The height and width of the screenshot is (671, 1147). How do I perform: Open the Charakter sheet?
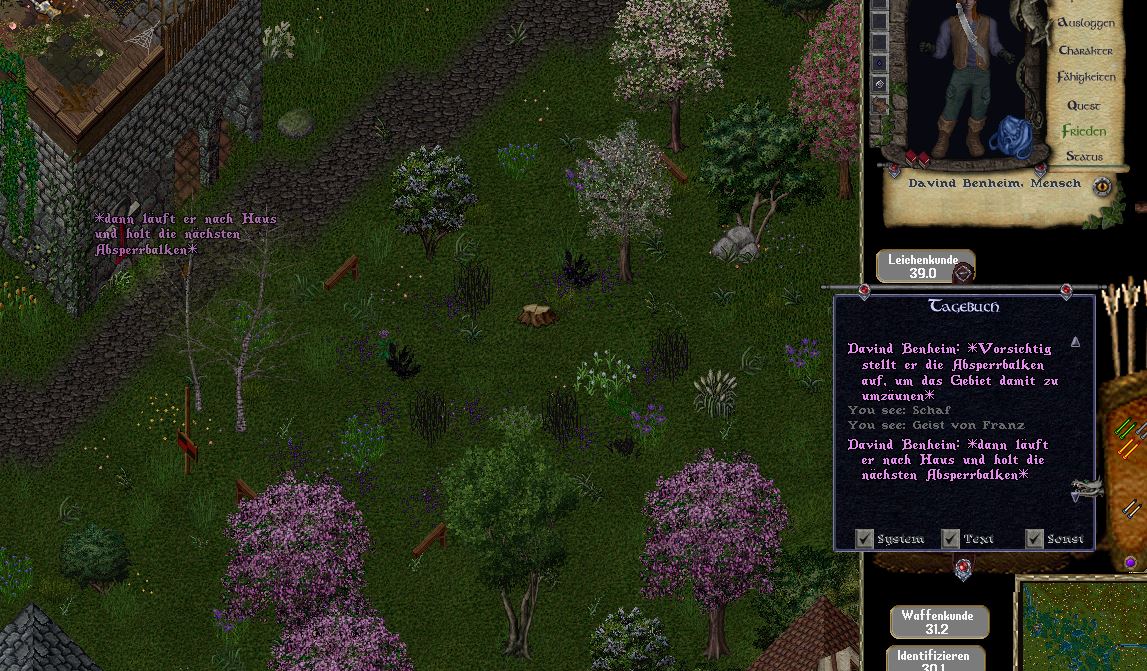(x=1085, y=50)
